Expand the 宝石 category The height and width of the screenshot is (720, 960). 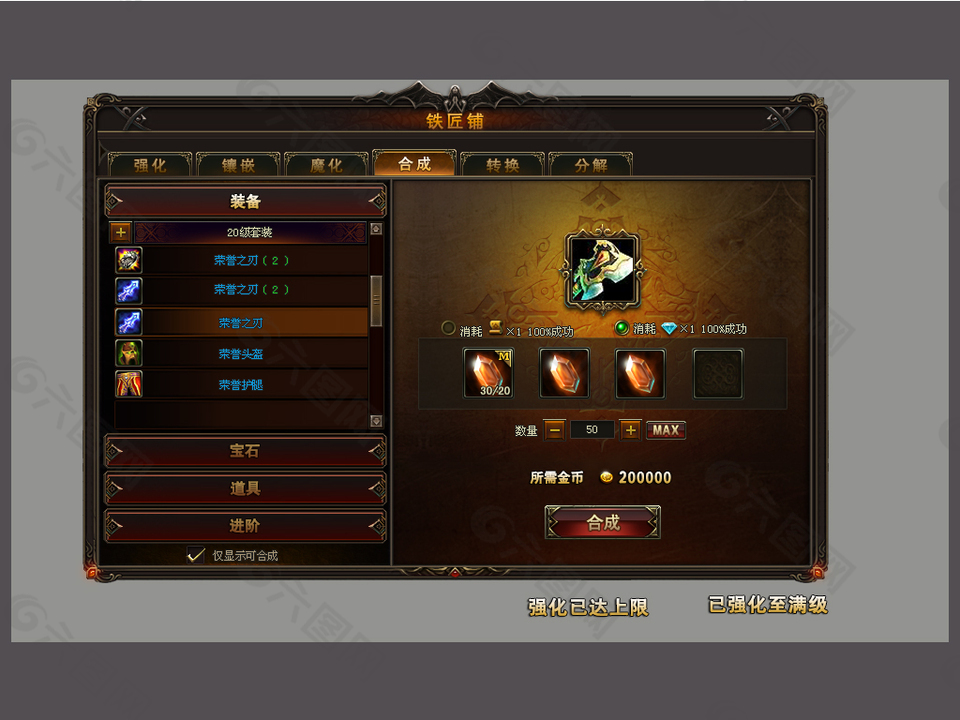[x=245, y=451]
